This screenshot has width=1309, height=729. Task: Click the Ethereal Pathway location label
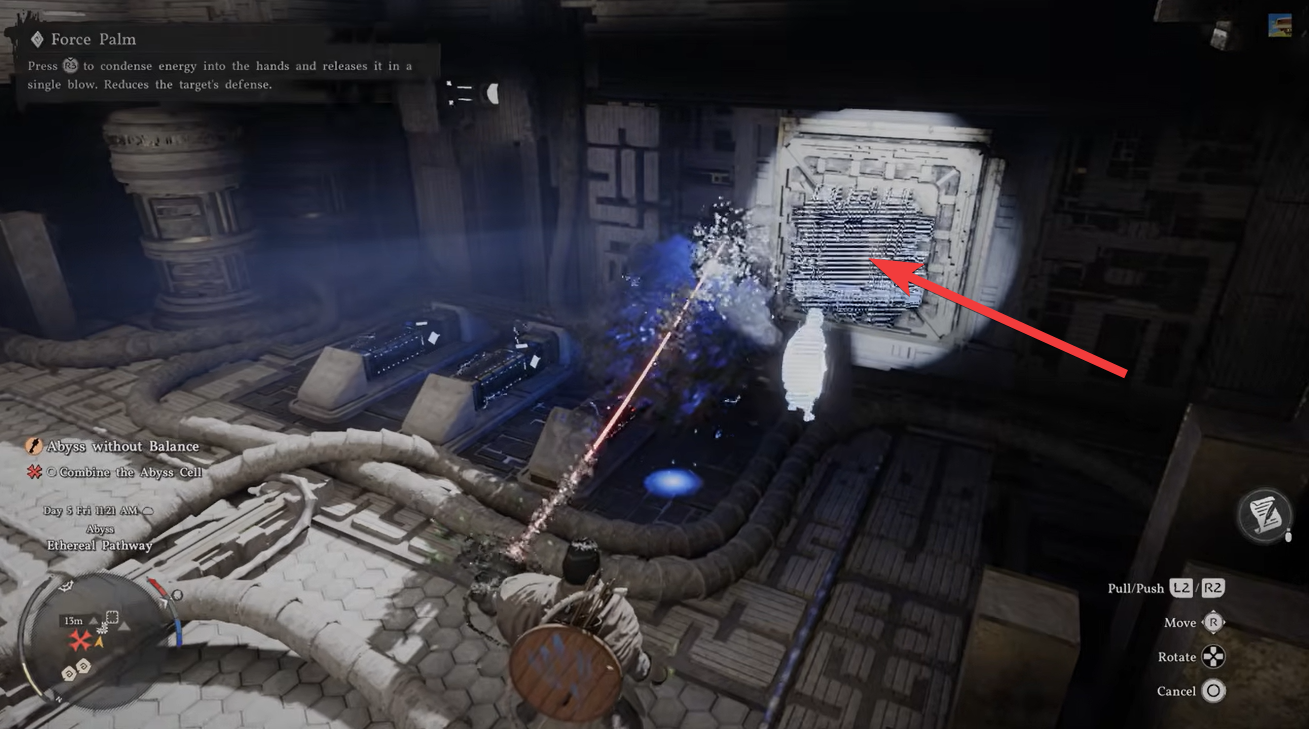(100, 544)
